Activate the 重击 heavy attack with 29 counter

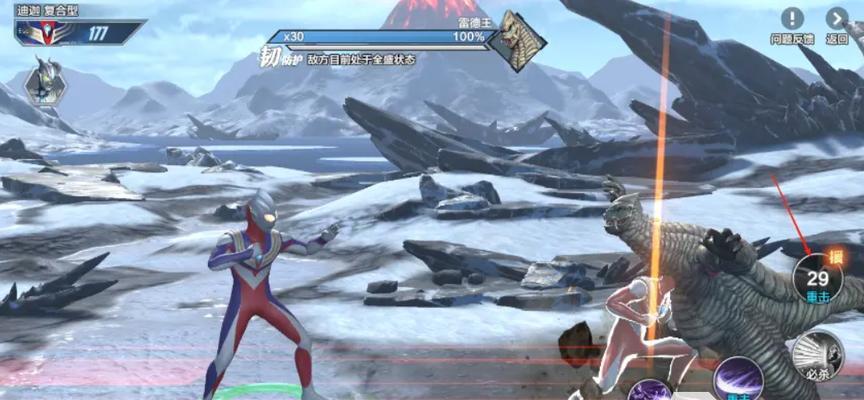[817, 278]
